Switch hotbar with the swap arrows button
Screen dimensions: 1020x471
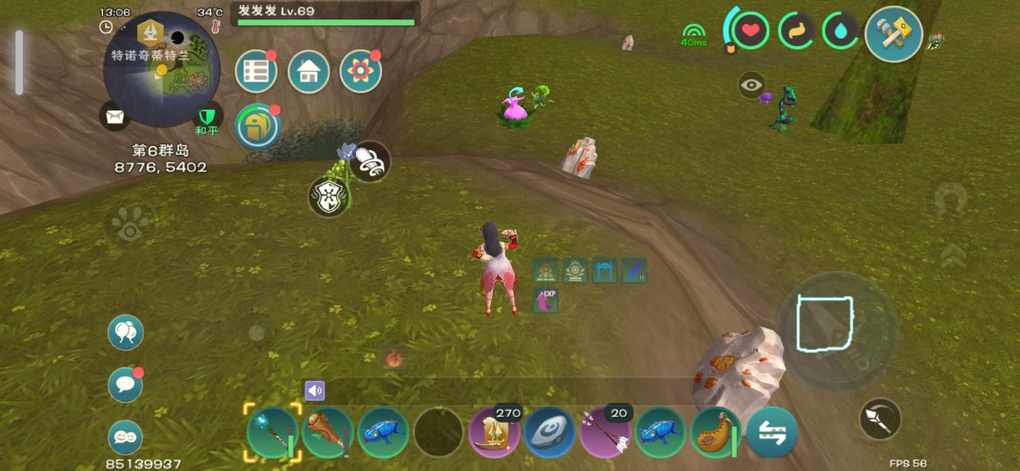point(772,432)
